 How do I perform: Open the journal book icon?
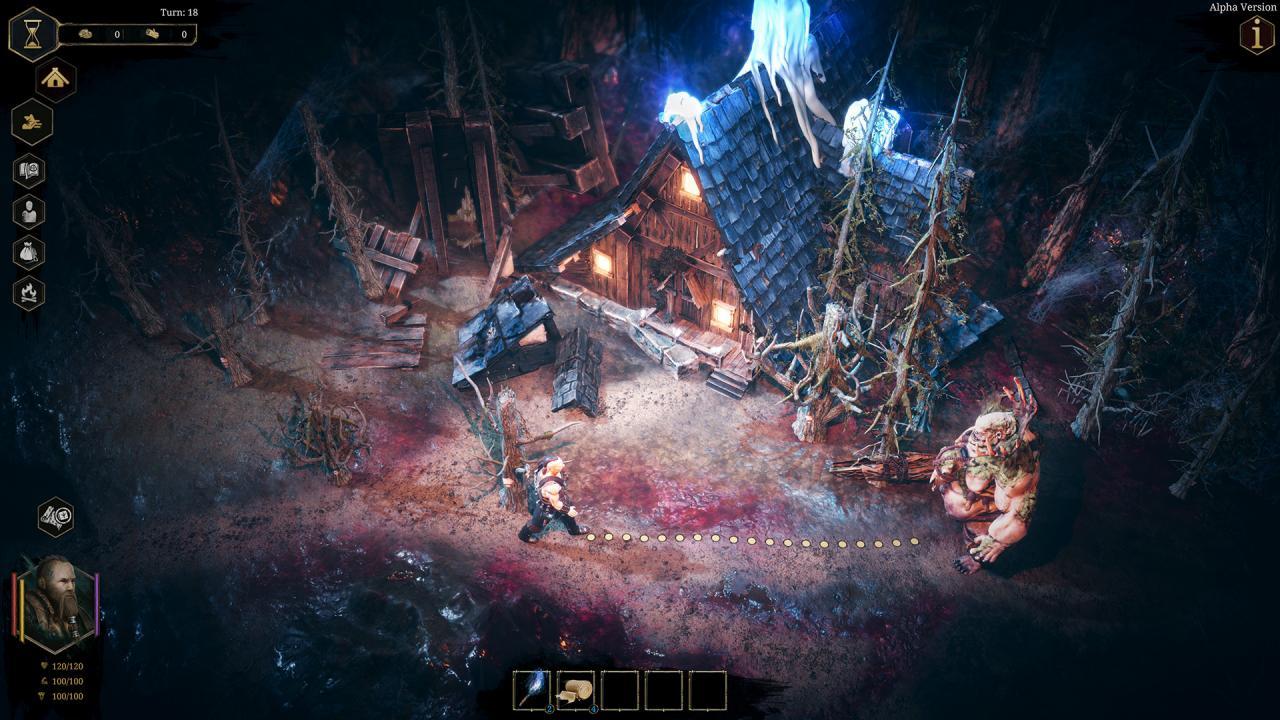[x=29, y=171]
